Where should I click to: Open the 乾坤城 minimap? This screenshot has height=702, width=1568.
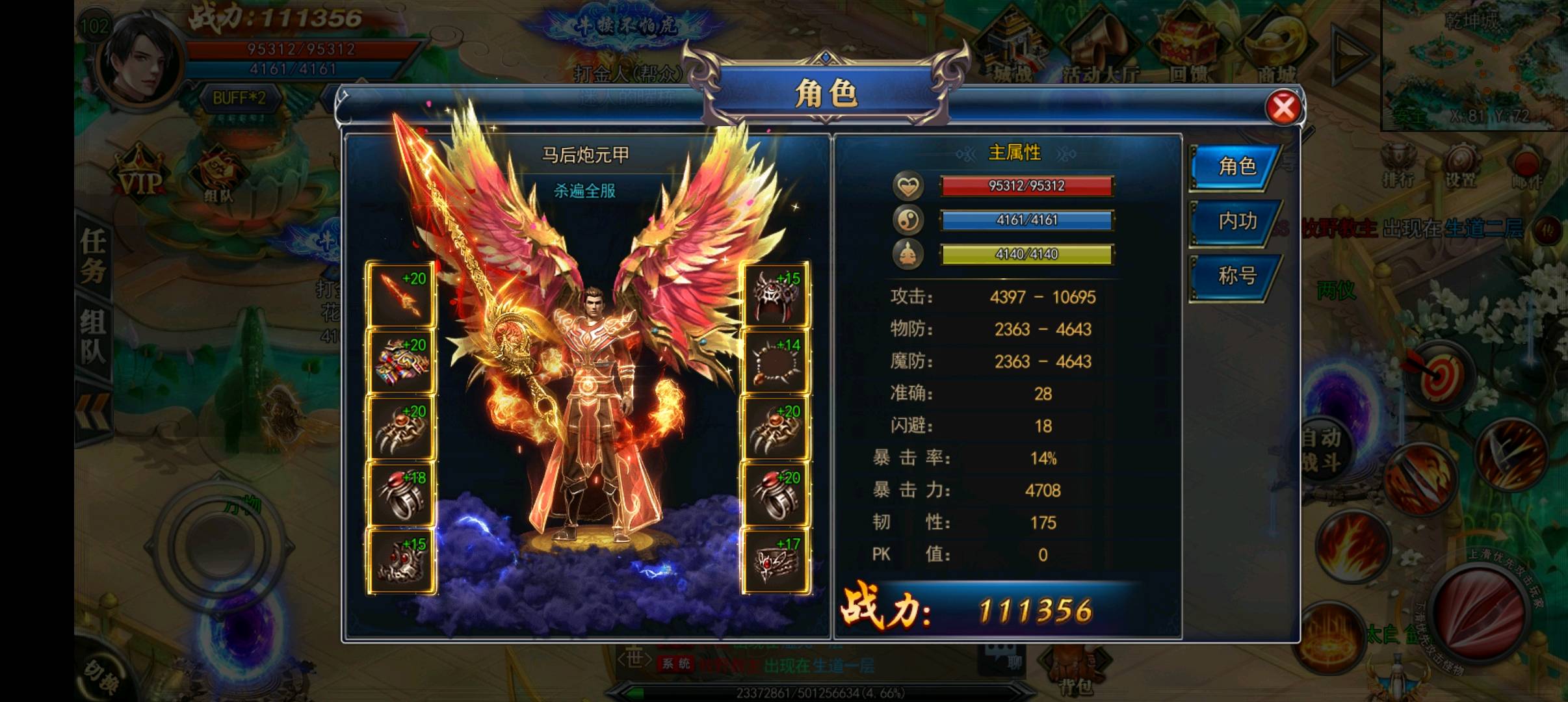pos(1473,65)
